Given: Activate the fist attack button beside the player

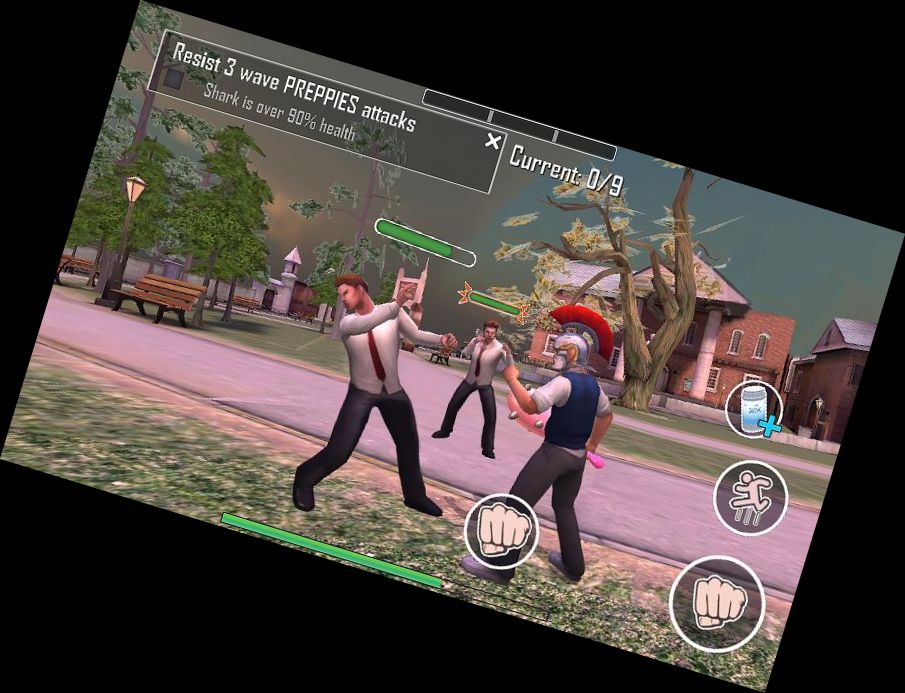Looking at the screenshot, I should click(501, 531).
